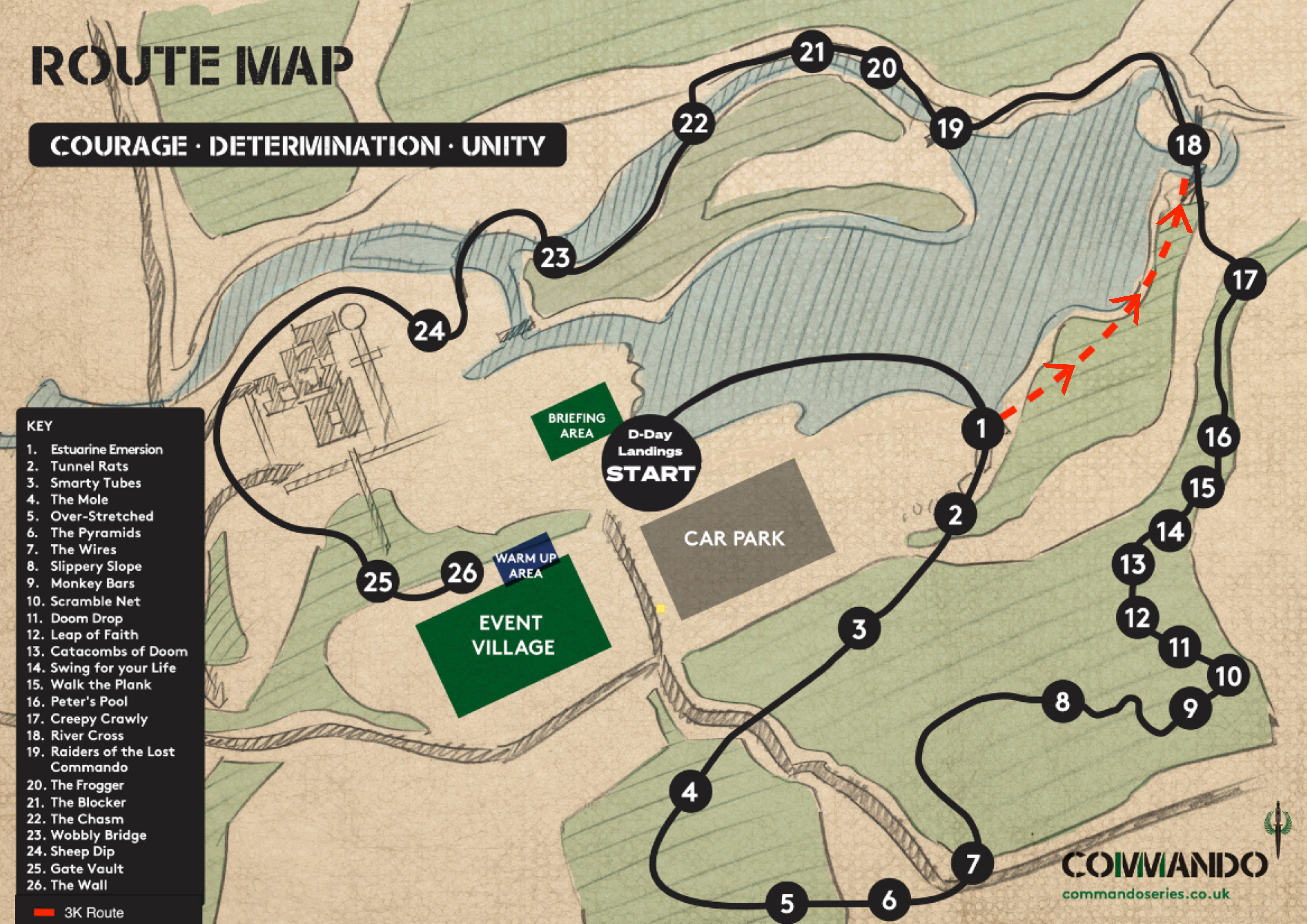Click The Wall entry in the key

pos(78,885)
